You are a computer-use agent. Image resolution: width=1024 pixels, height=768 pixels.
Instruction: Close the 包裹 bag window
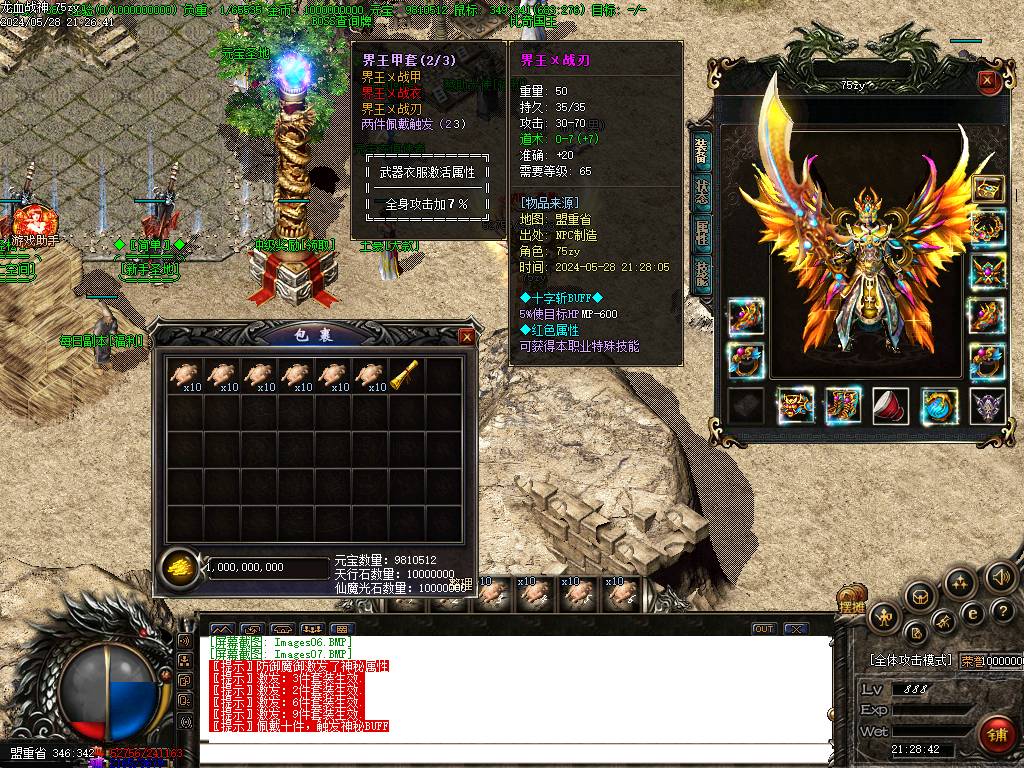pos(466,337)
